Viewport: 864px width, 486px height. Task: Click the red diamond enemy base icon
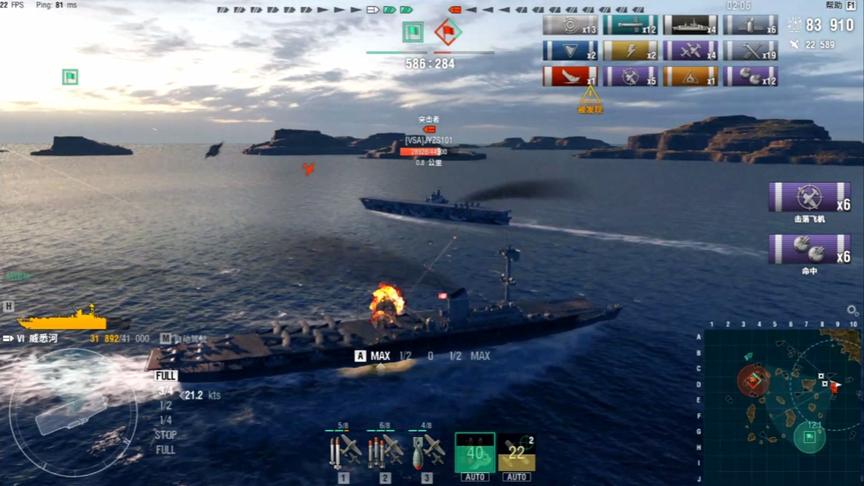(x=447, y=32)
